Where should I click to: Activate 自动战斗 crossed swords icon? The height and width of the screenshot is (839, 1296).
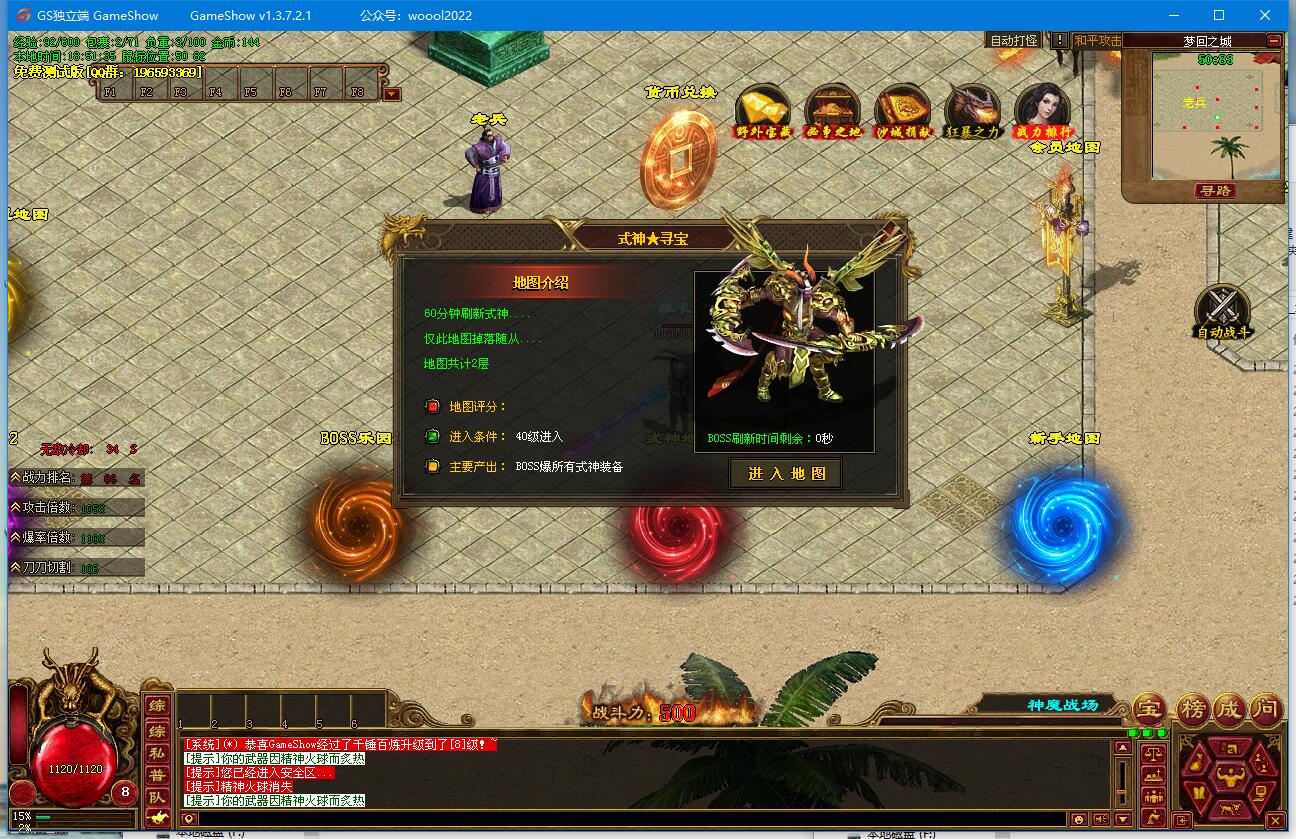(x=1223, y=309)
